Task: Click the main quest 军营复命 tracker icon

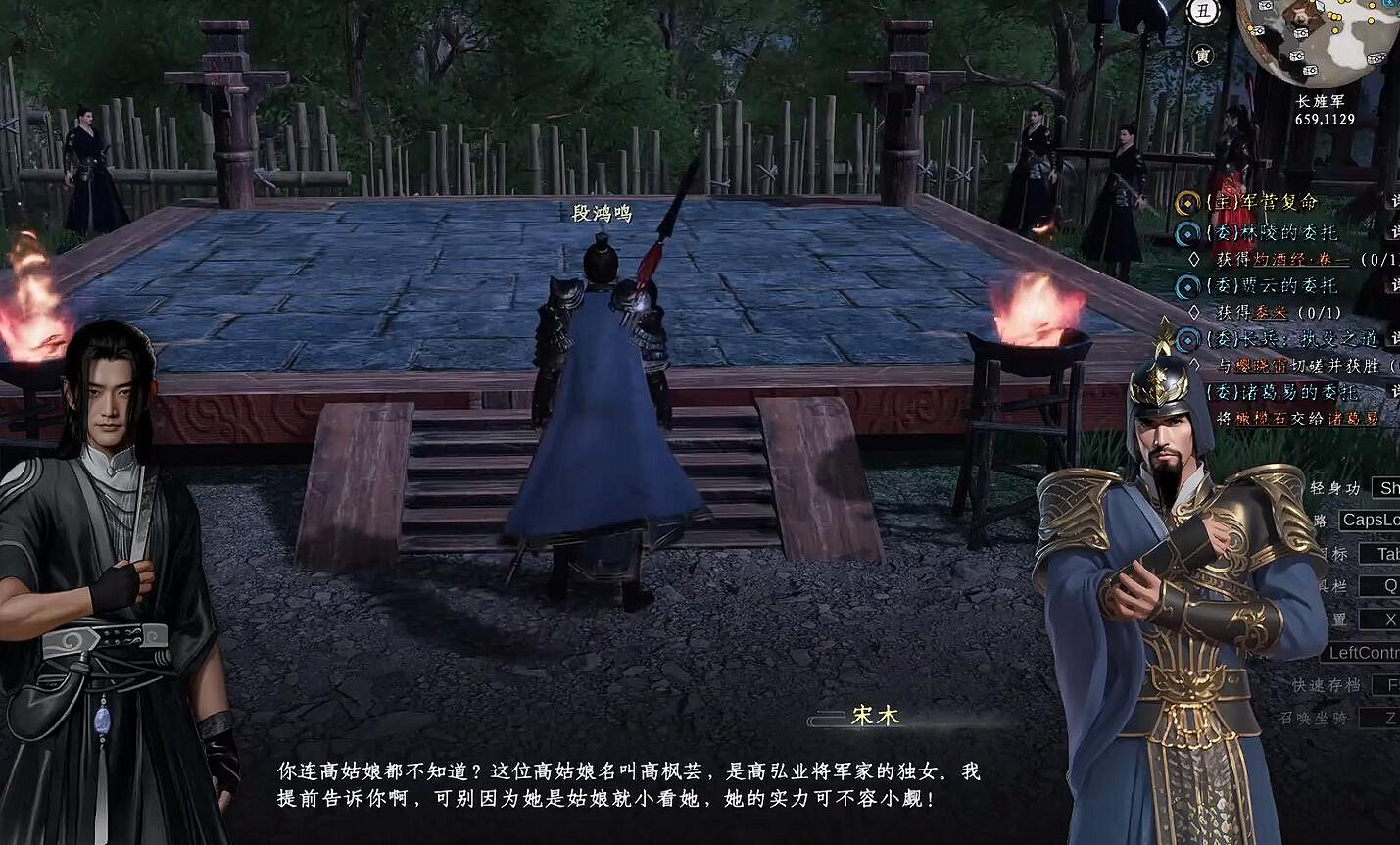Action: coord(1185,203)
